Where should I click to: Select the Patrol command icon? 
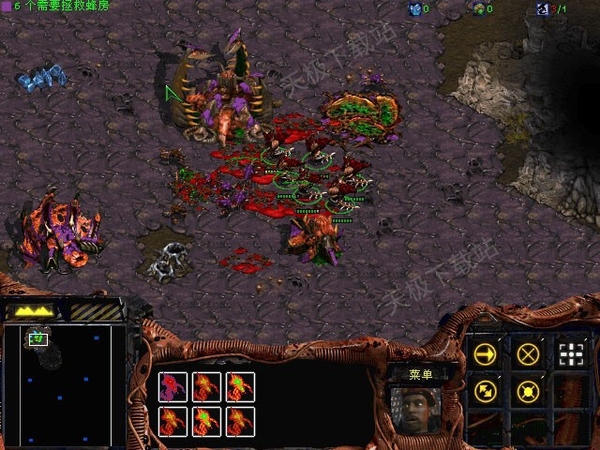pos(485,392)
